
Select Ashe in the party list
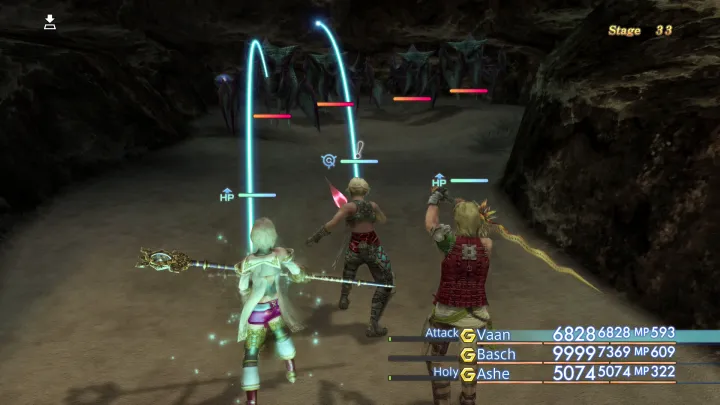[498, 373]
